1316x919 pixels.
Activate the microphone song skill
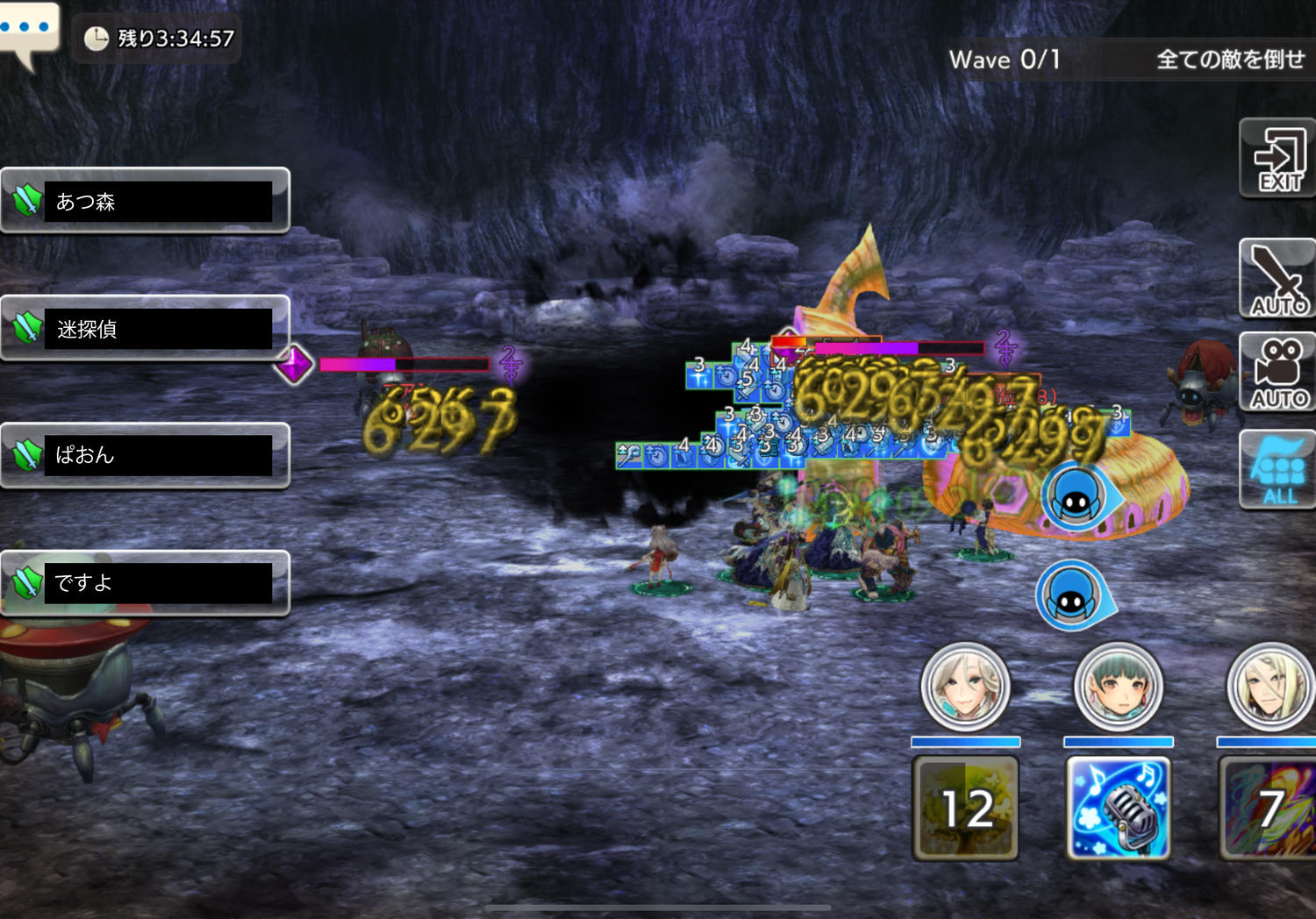pos(1119,808)
